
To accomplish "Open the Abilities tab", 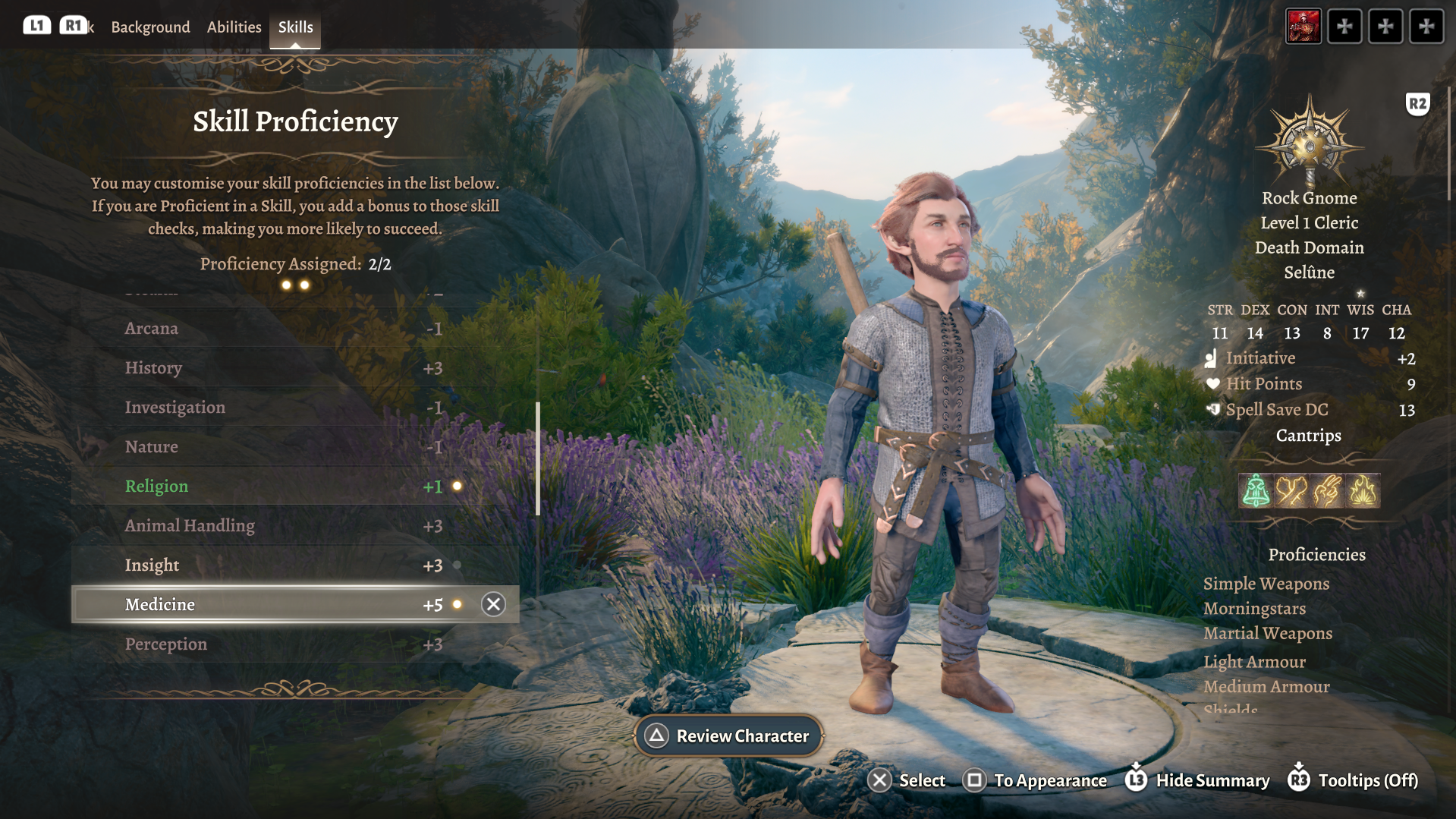I will [234, 27].
